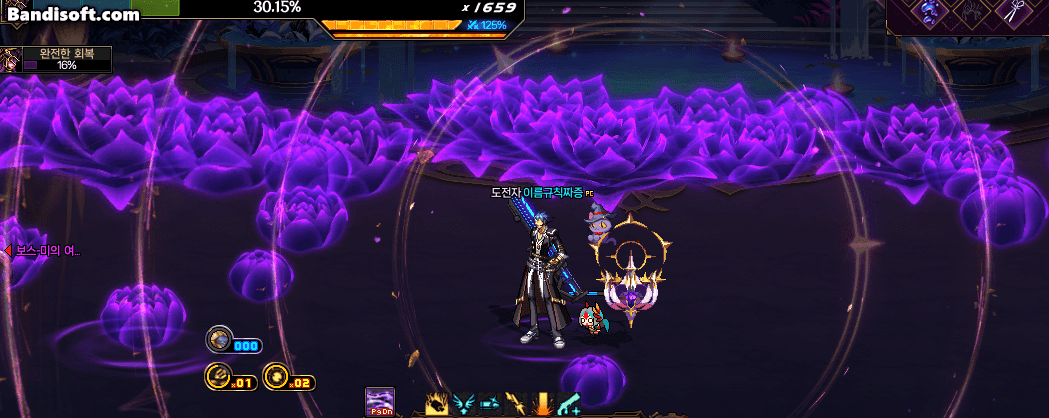Trigger the yellow lightning strike skill
The height and width of the screenshot is (418, 1049).
click(x=516, y=404)
